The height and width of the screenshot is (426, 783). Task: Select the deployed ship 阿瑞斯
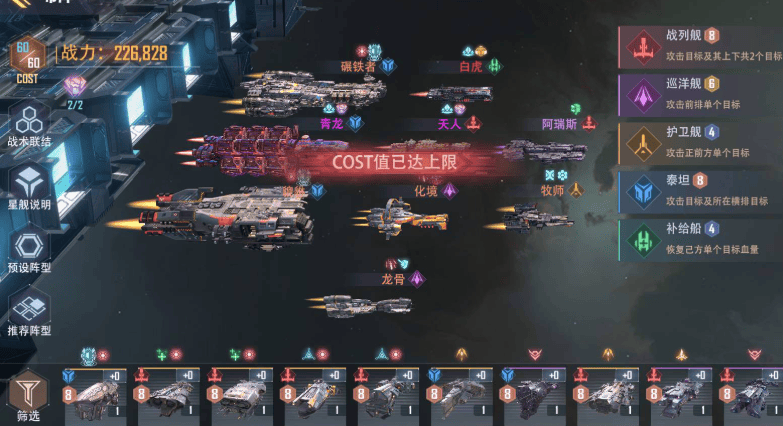543,150
